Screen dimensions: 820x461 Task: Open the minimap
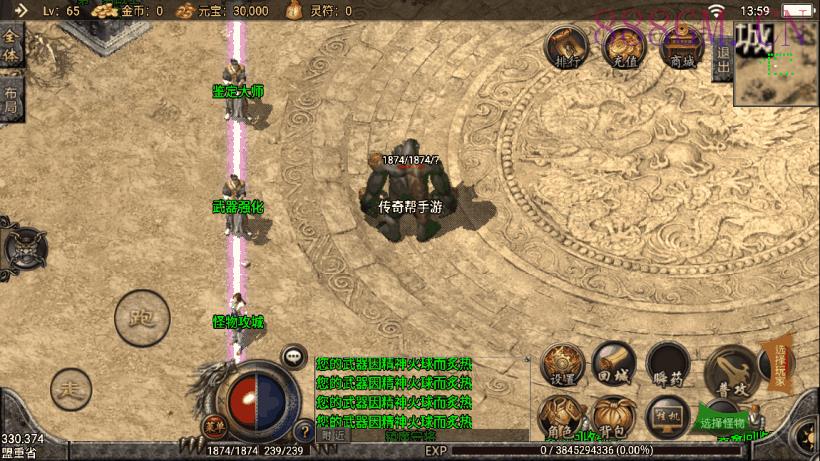pyautogui.click(x=776, y=63)
